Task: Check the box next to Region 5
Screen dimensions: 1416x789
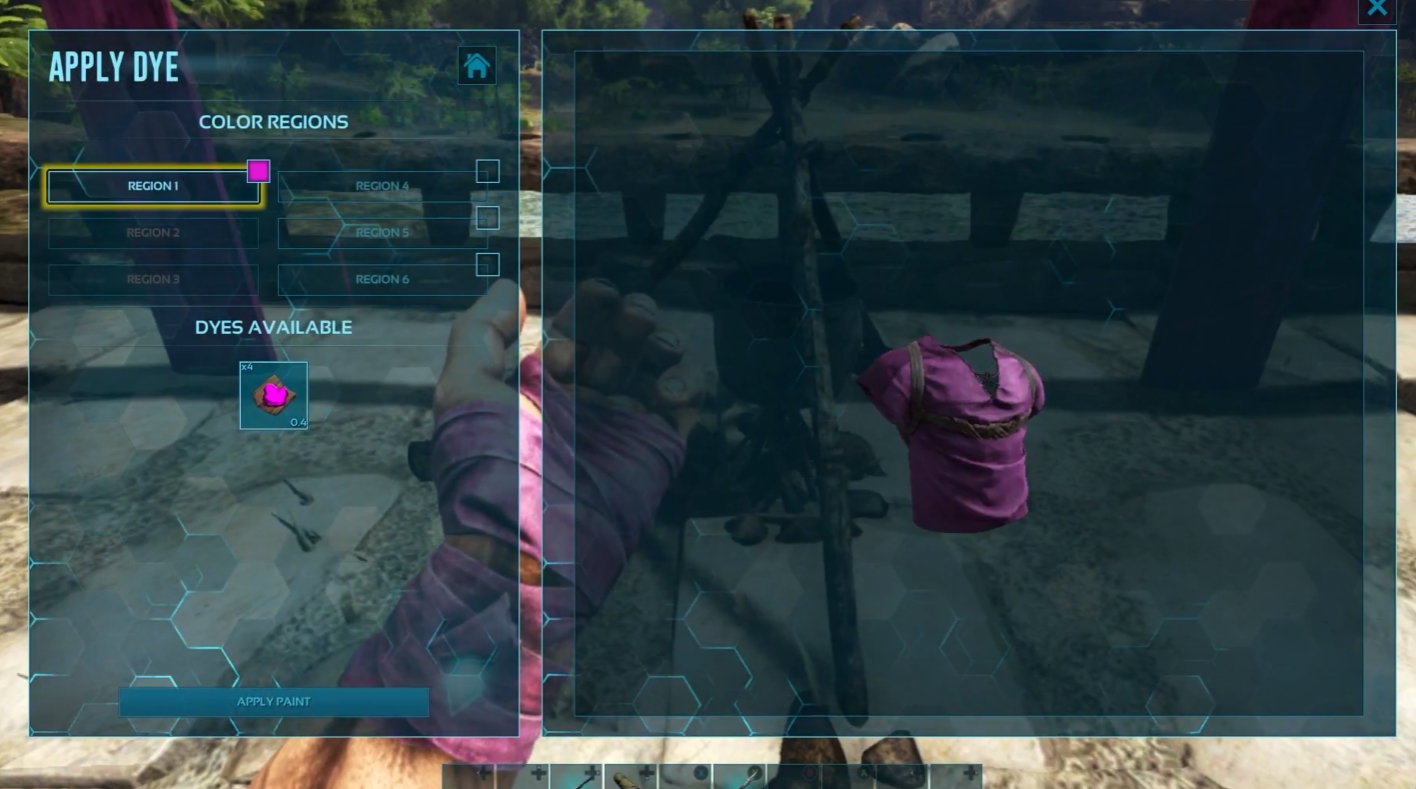Action: (487, 218)
